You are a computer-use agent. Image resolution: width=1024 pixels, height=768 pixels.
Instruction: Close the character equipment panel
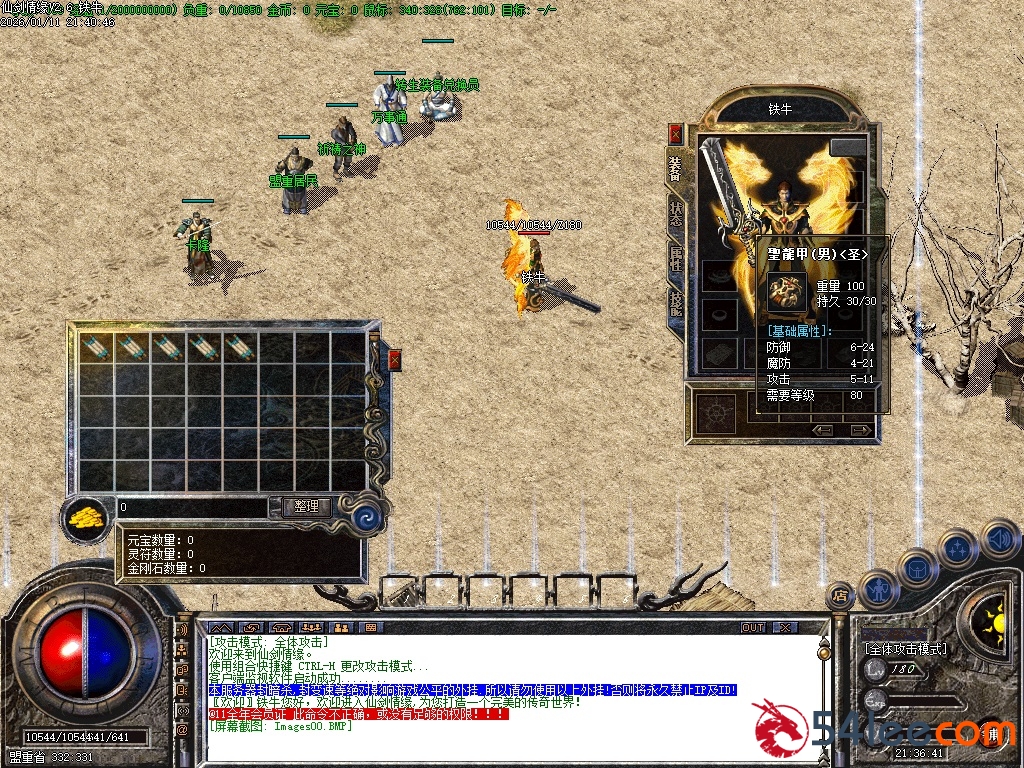tap(676, 133)
